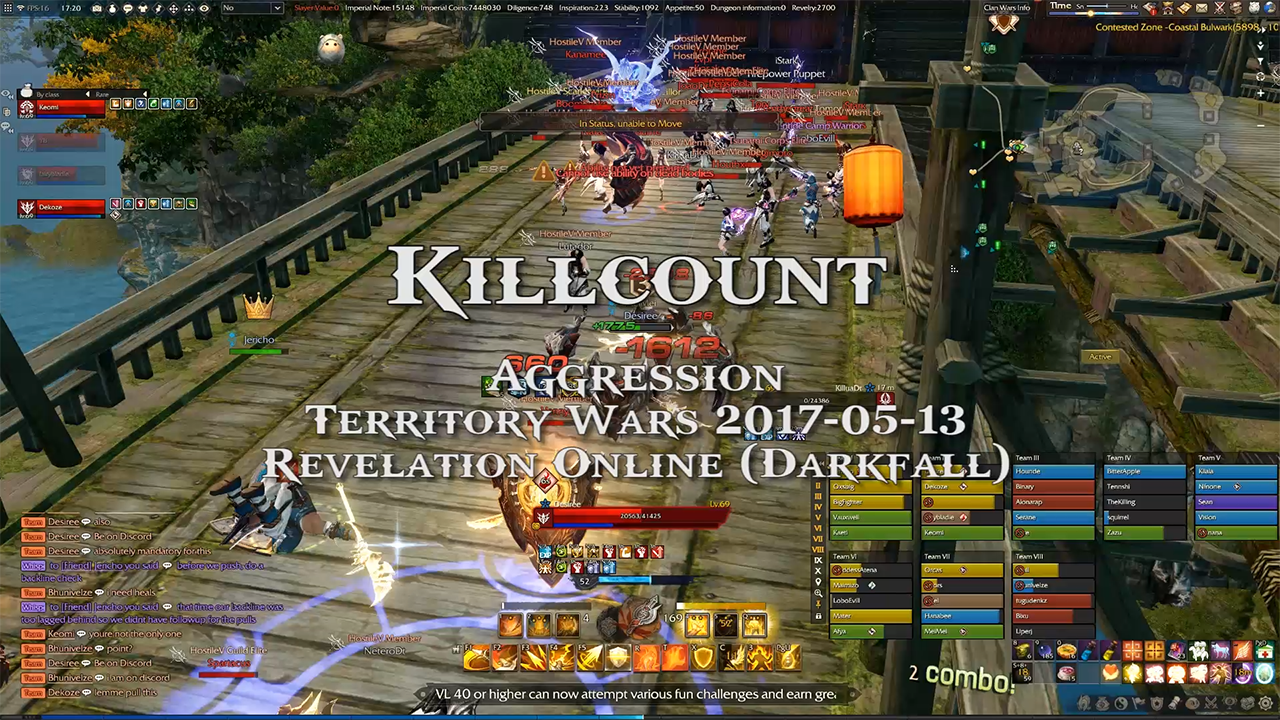Open the yin-yang menu icon on bottom bar
This screenshot has width=1280, height=720.
tap(1120, 702)
